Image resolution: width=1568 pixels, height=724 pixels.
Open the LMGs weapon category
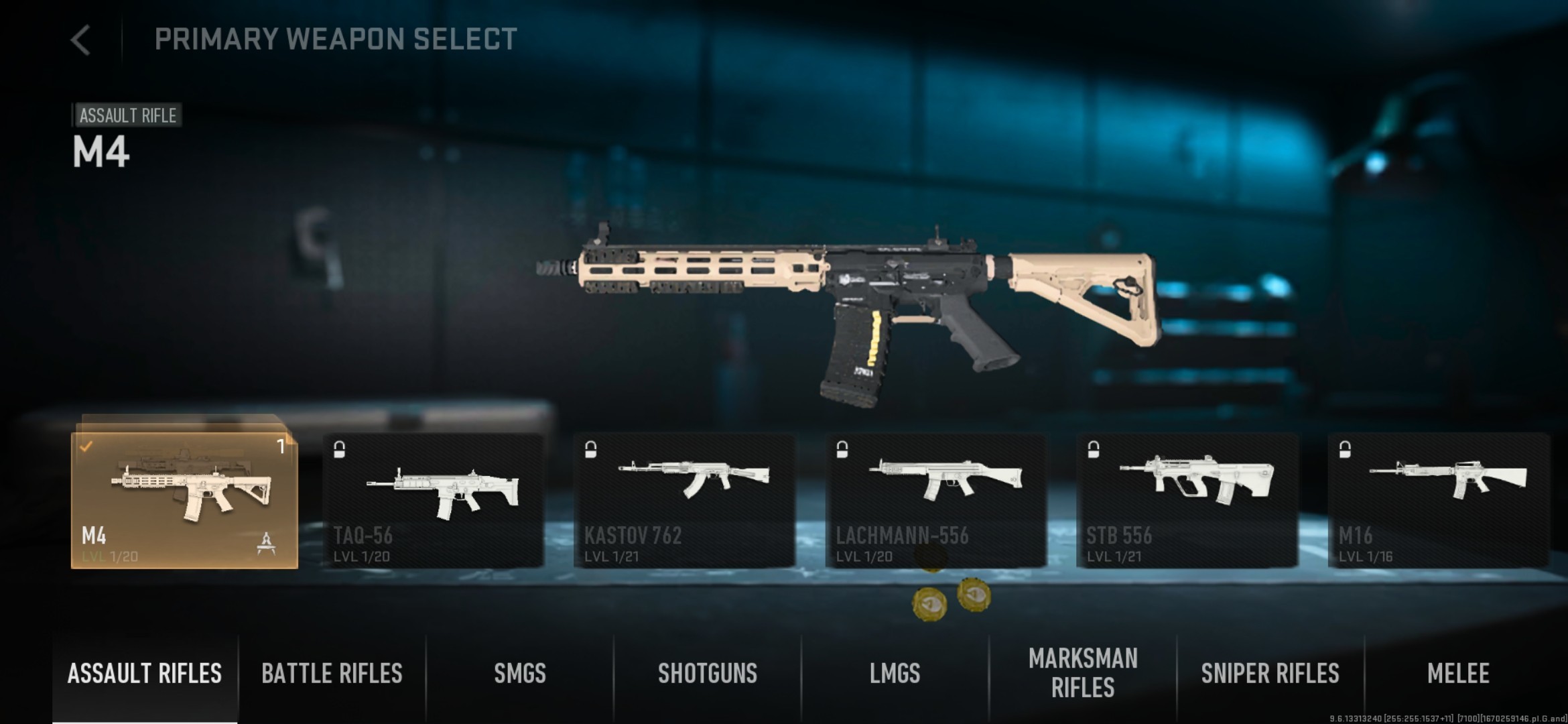895,674
